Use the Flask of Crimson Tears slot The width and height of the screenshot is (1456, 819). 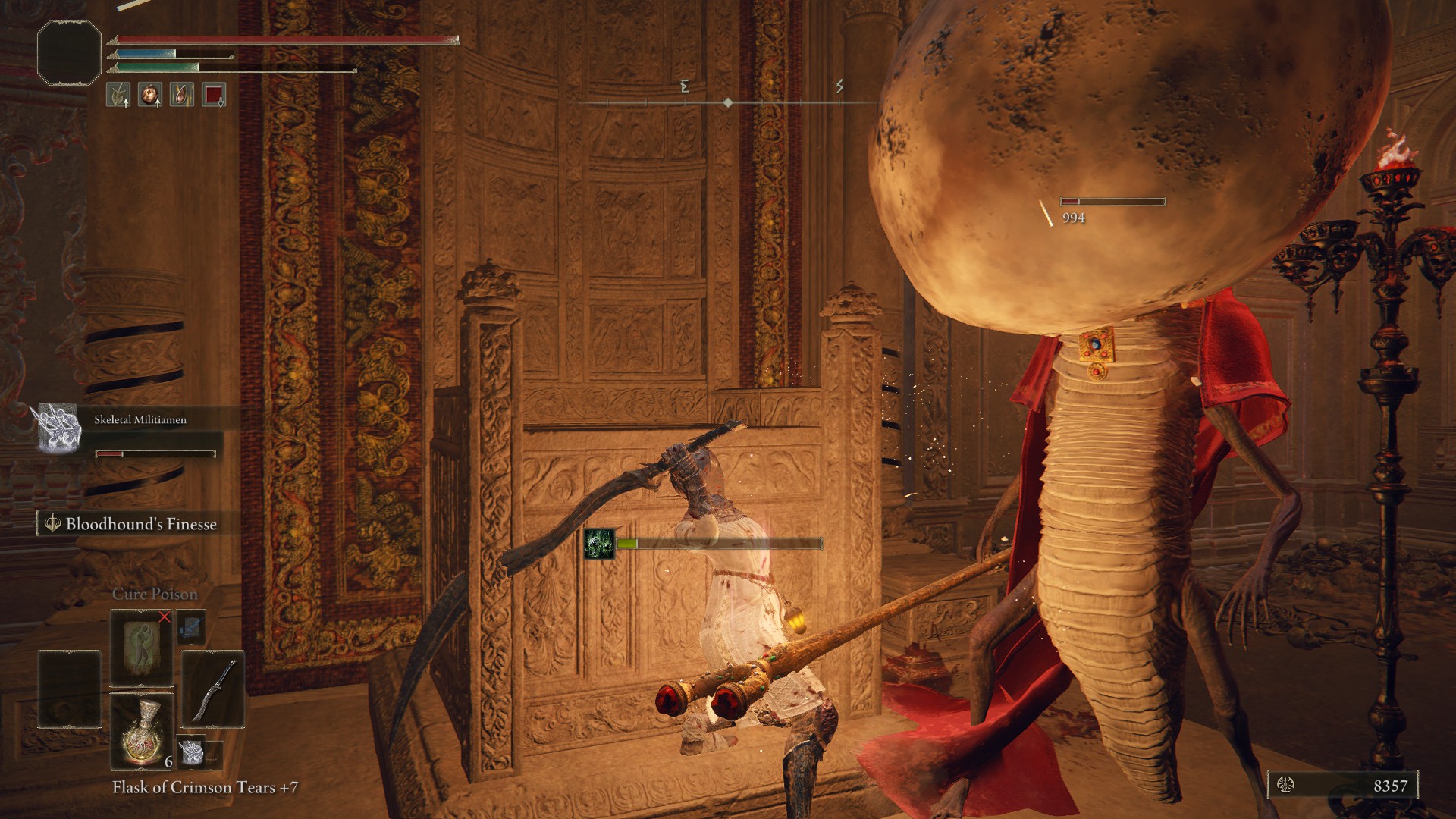pyautogui.click(x=142, y=730)
